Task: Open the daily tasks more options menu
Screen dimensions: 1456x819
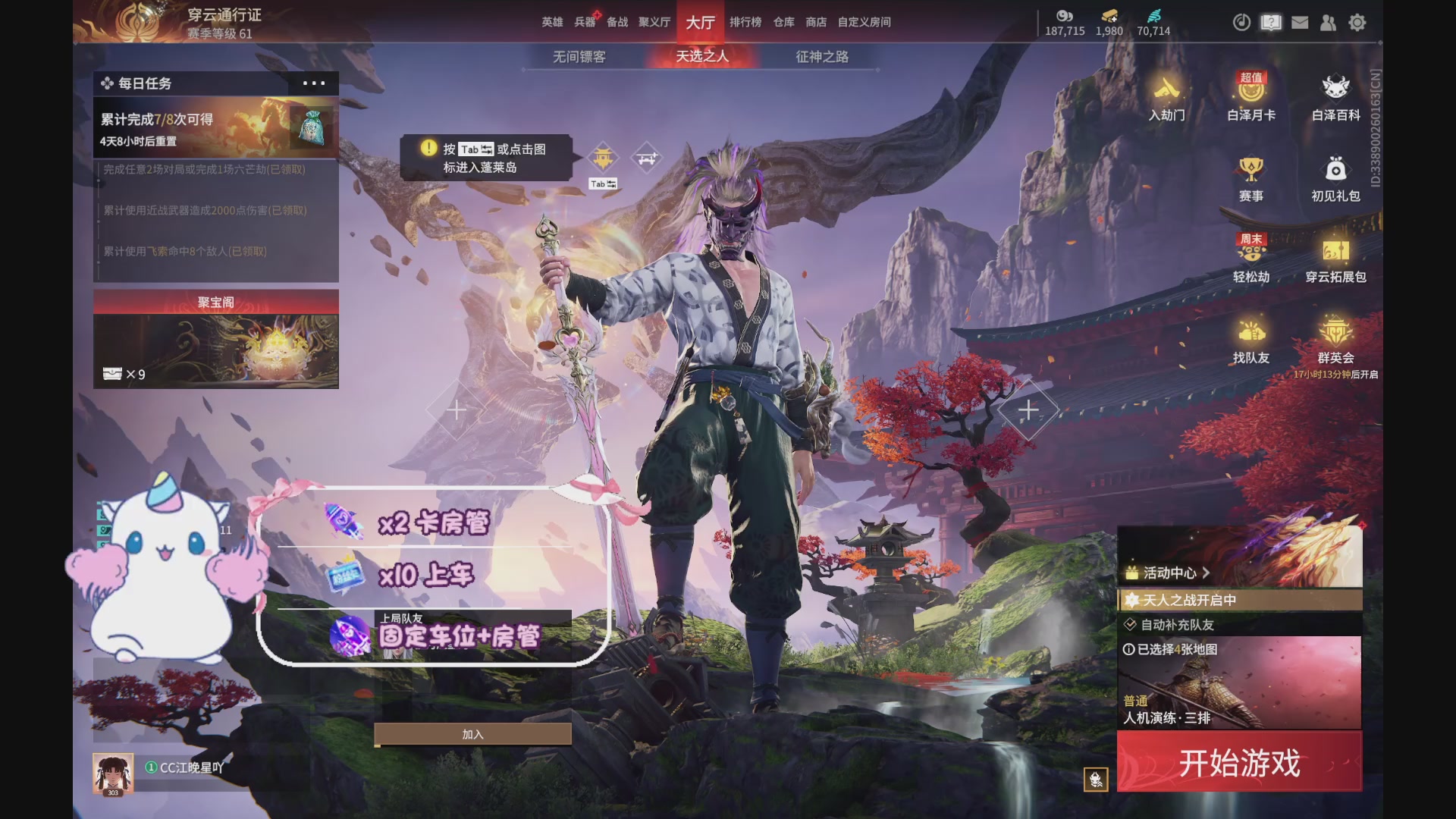Action: (x=313, y=83)
